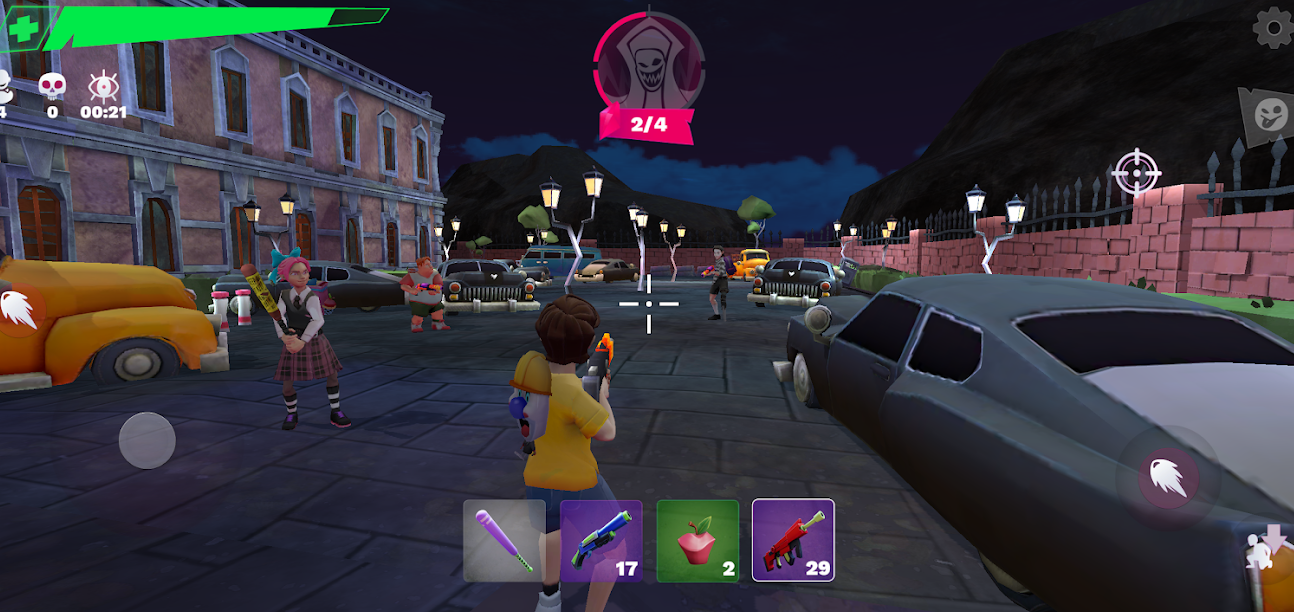The image size is (1294, 612).
Task: Equip the blue blaster with 17 ammo
Action: [x=601, y=540]
